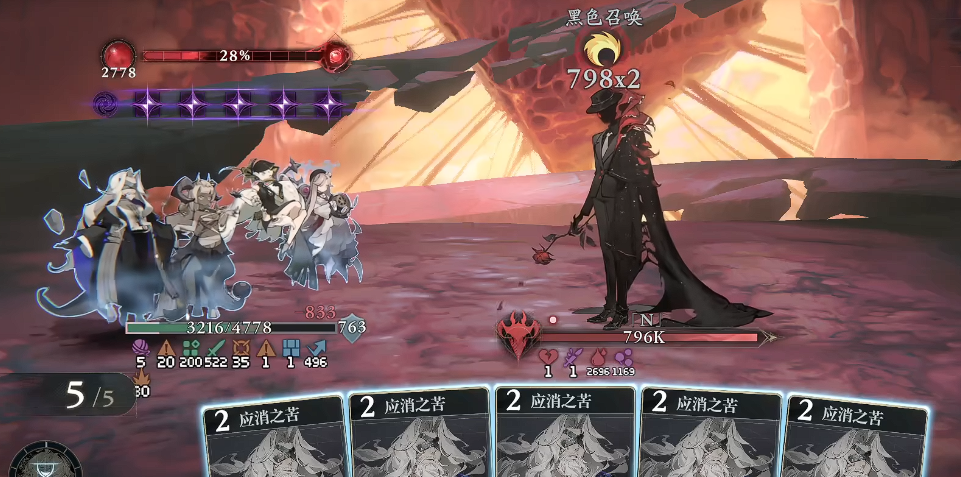View the enemy's purple sword status icon
This screenshot has height=477, width=961.
click(x=572, y=356)
